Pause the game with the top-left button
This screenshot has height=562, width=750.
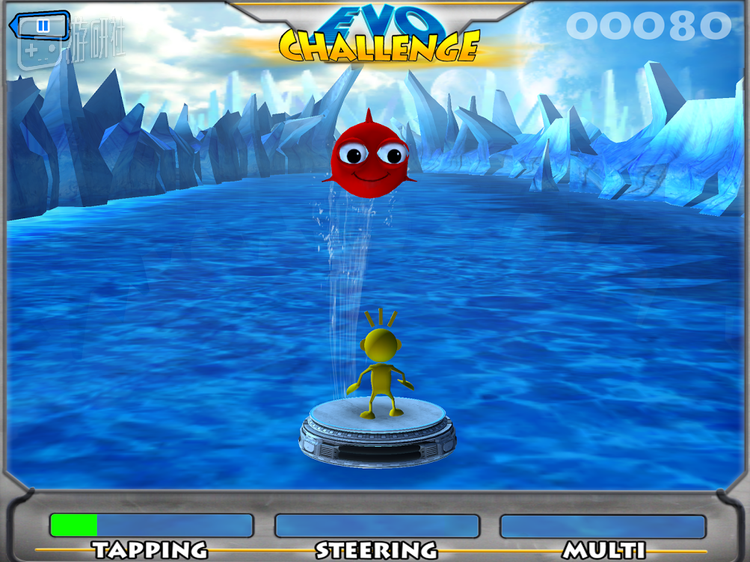pyautogui.click(x=42, y=26)
